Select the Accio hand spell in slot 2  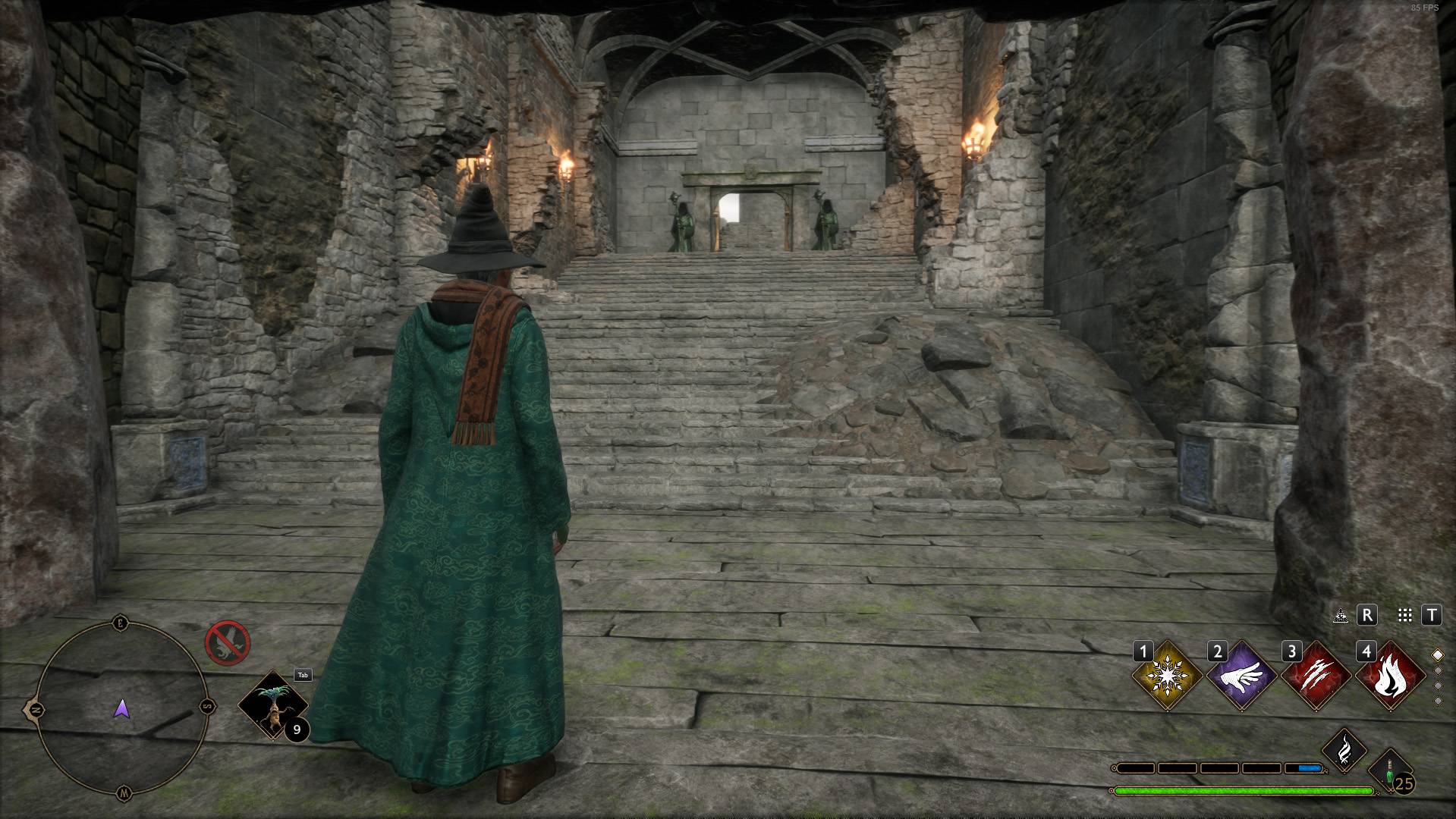coord(1242,676)
